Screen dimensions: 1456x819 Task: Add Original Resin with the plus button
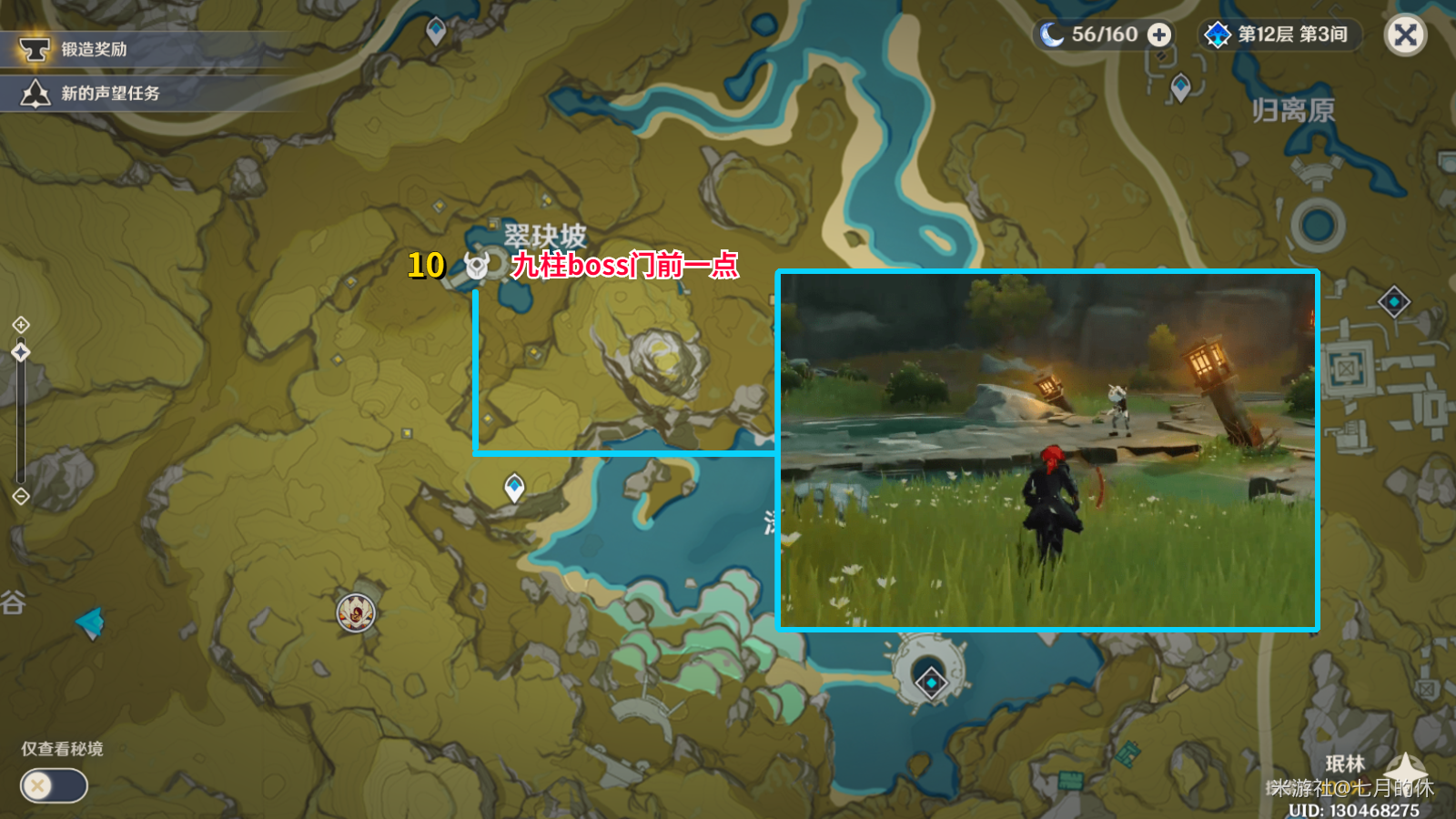pyautogui.click(x=1158, y=35)
